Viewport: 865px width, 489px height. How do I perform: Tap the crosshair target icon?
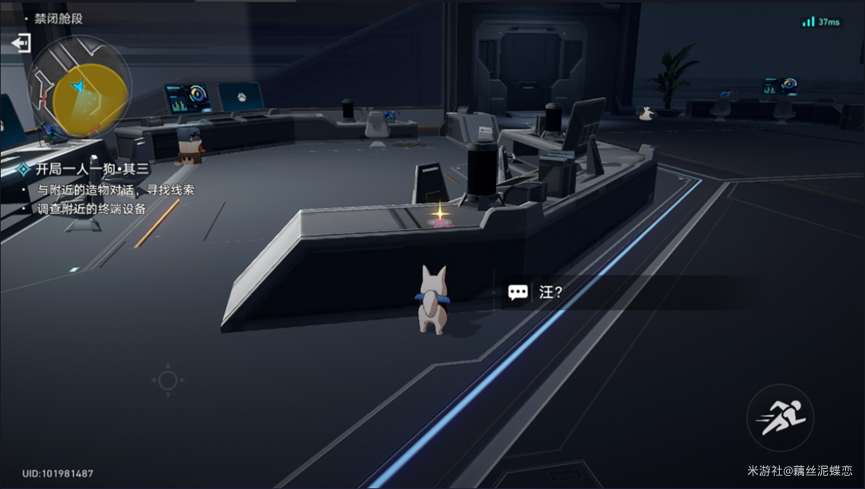(167, 380)
